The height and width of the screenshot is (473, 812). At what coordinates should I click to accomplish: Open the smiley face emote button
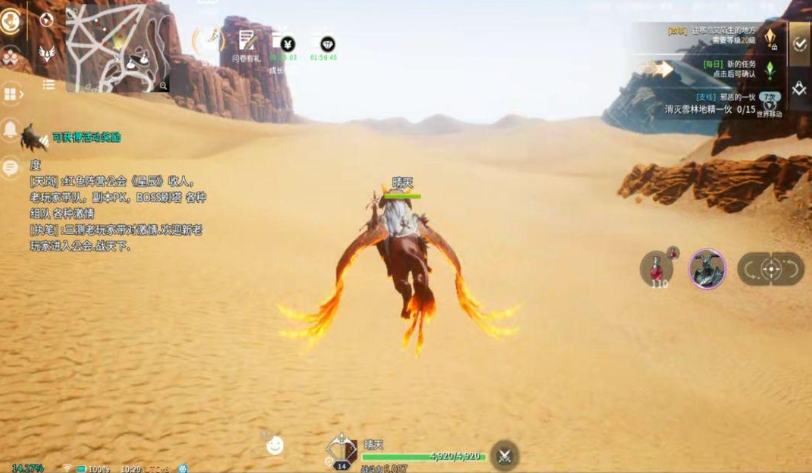coord(275,445)
